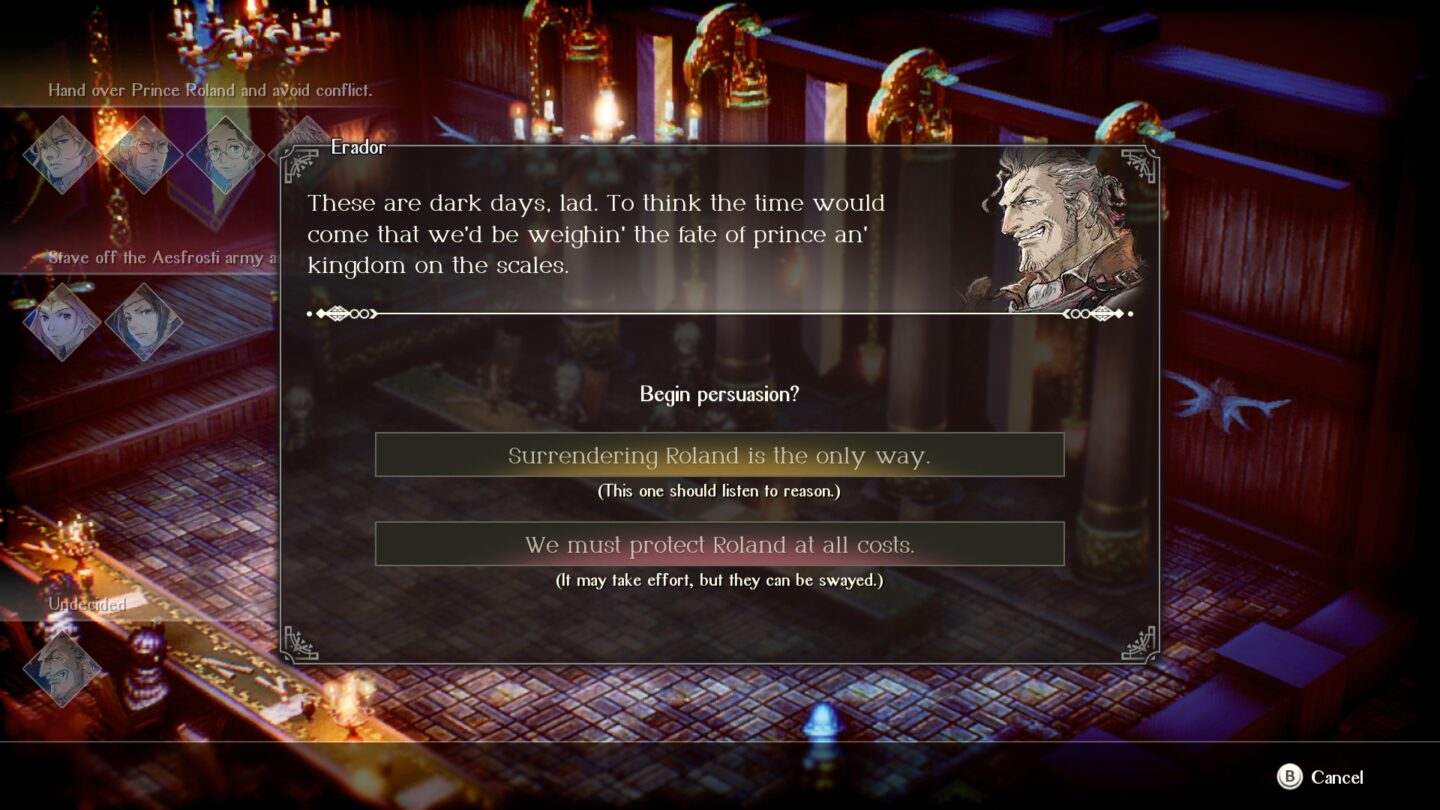Click the hint 'This one should listen to reason.'
This screenshot has width=1440, height=810.
(x=719, y=490)
